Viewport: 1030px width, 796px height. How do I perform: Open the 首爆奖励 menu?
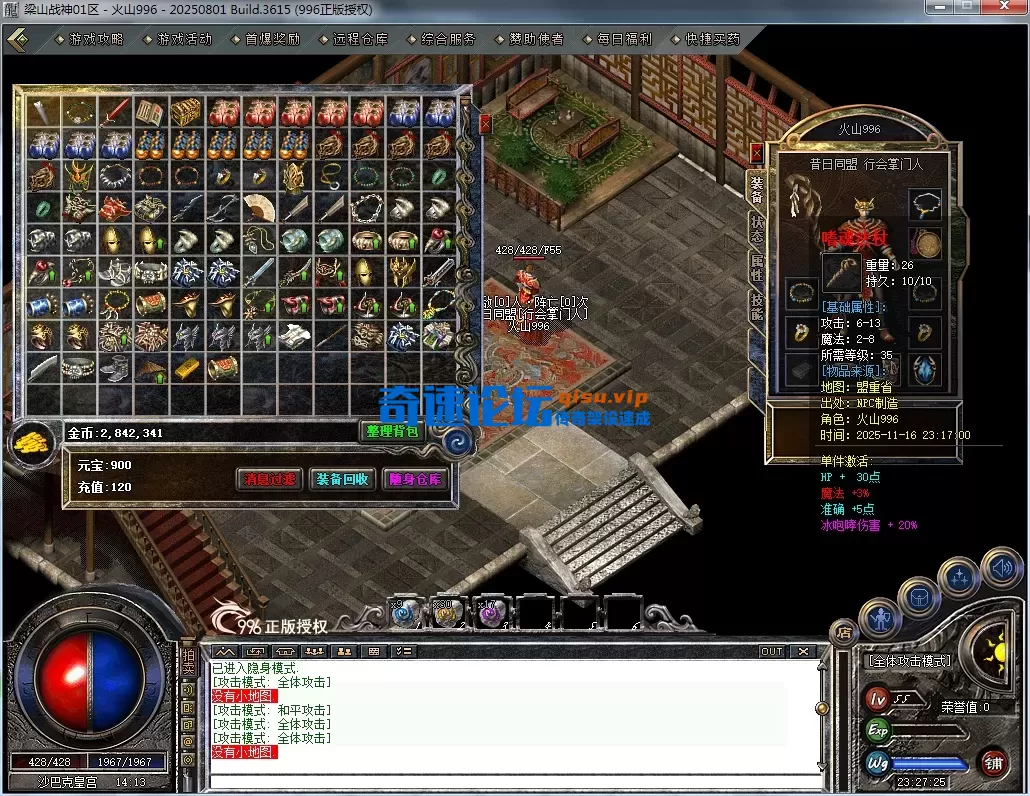pyautogui.click(x=272, y=39)
